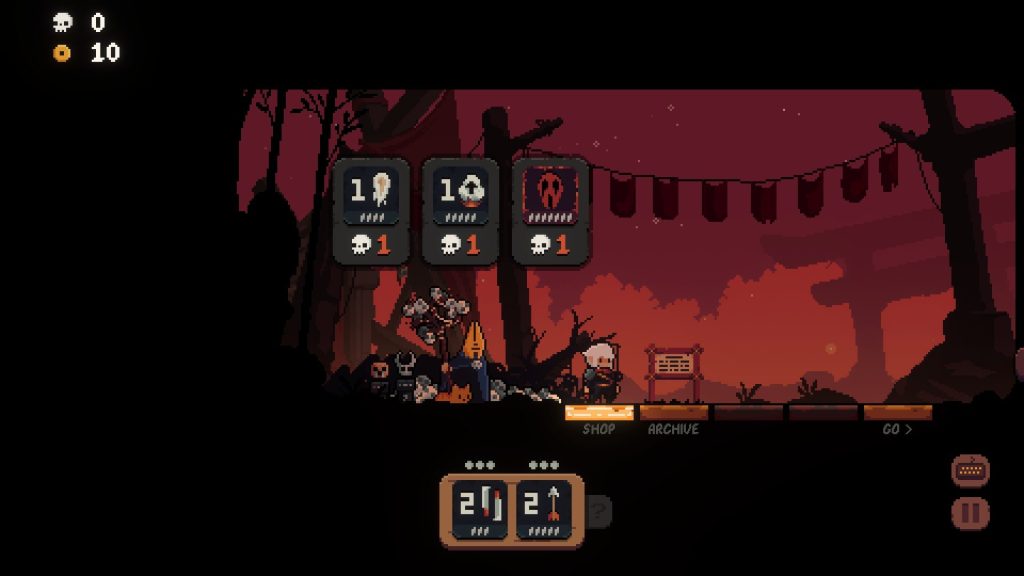Select the sword attack tile in hand

point(479,511)
